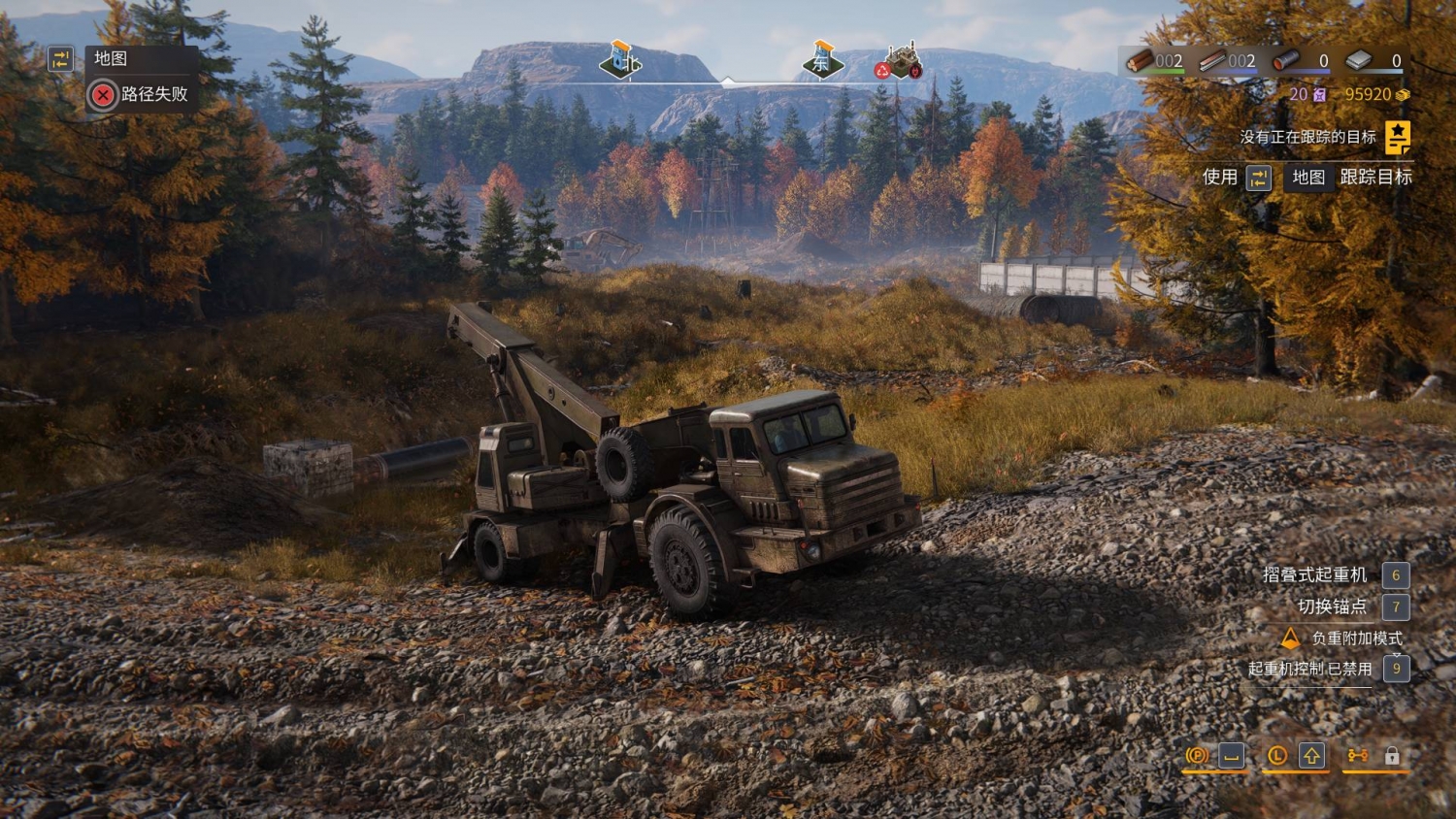This screenshot has width=1456, height=819.
Task: Toggle the white padlock lock icon
Action: 1392,755
